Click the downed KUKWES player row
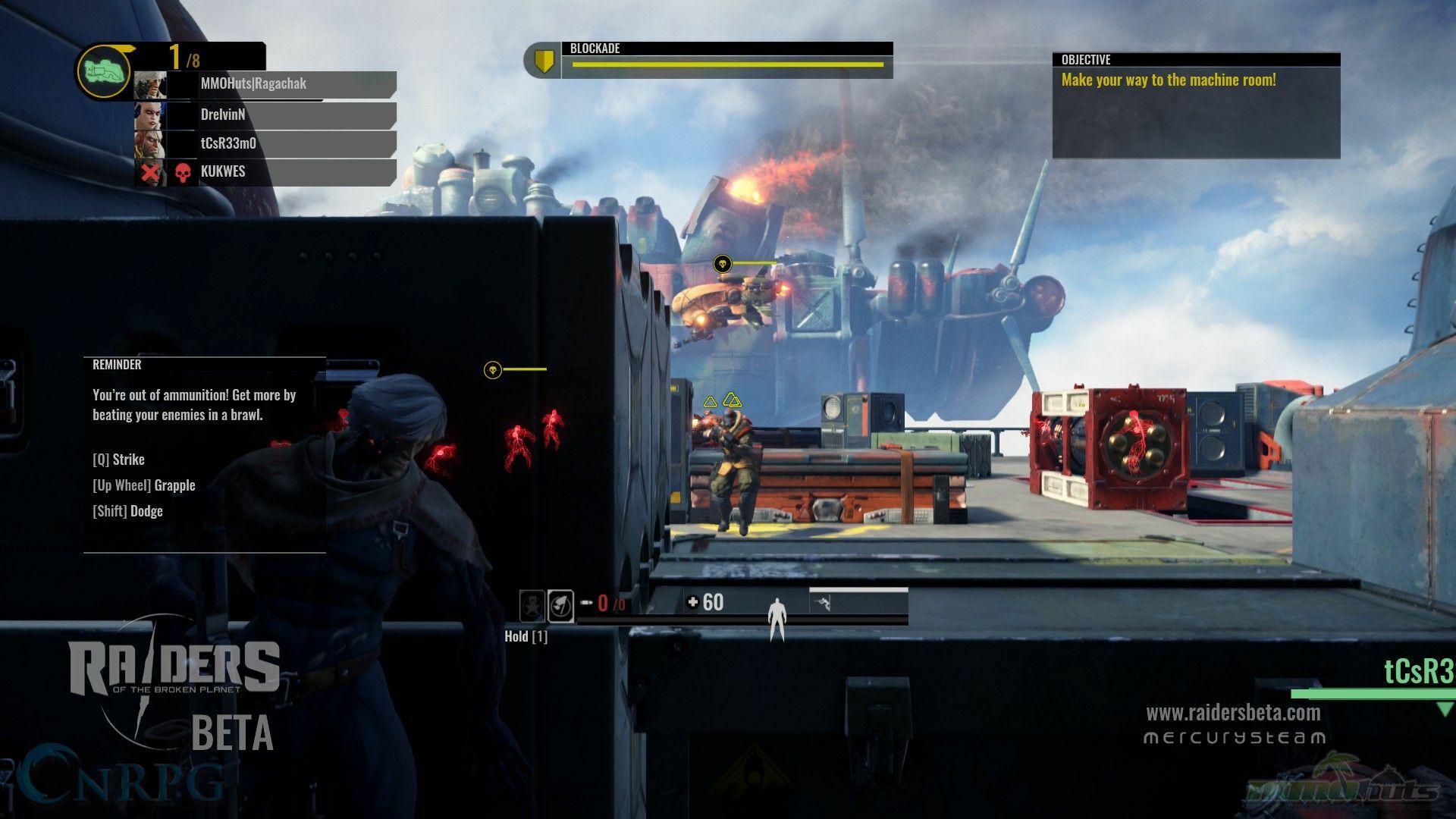1456x819 pixels. [x=265, y=172]
